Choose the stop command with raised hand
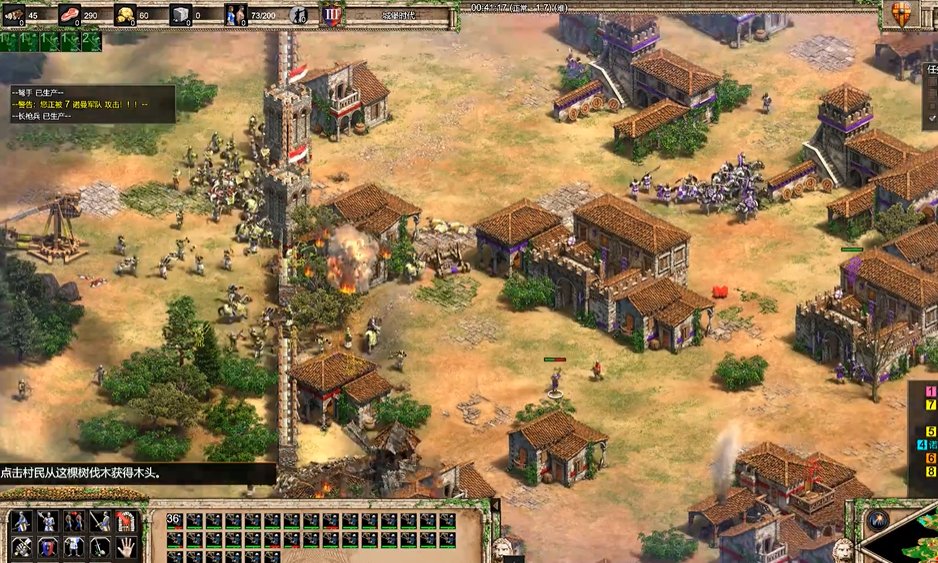 127,547
